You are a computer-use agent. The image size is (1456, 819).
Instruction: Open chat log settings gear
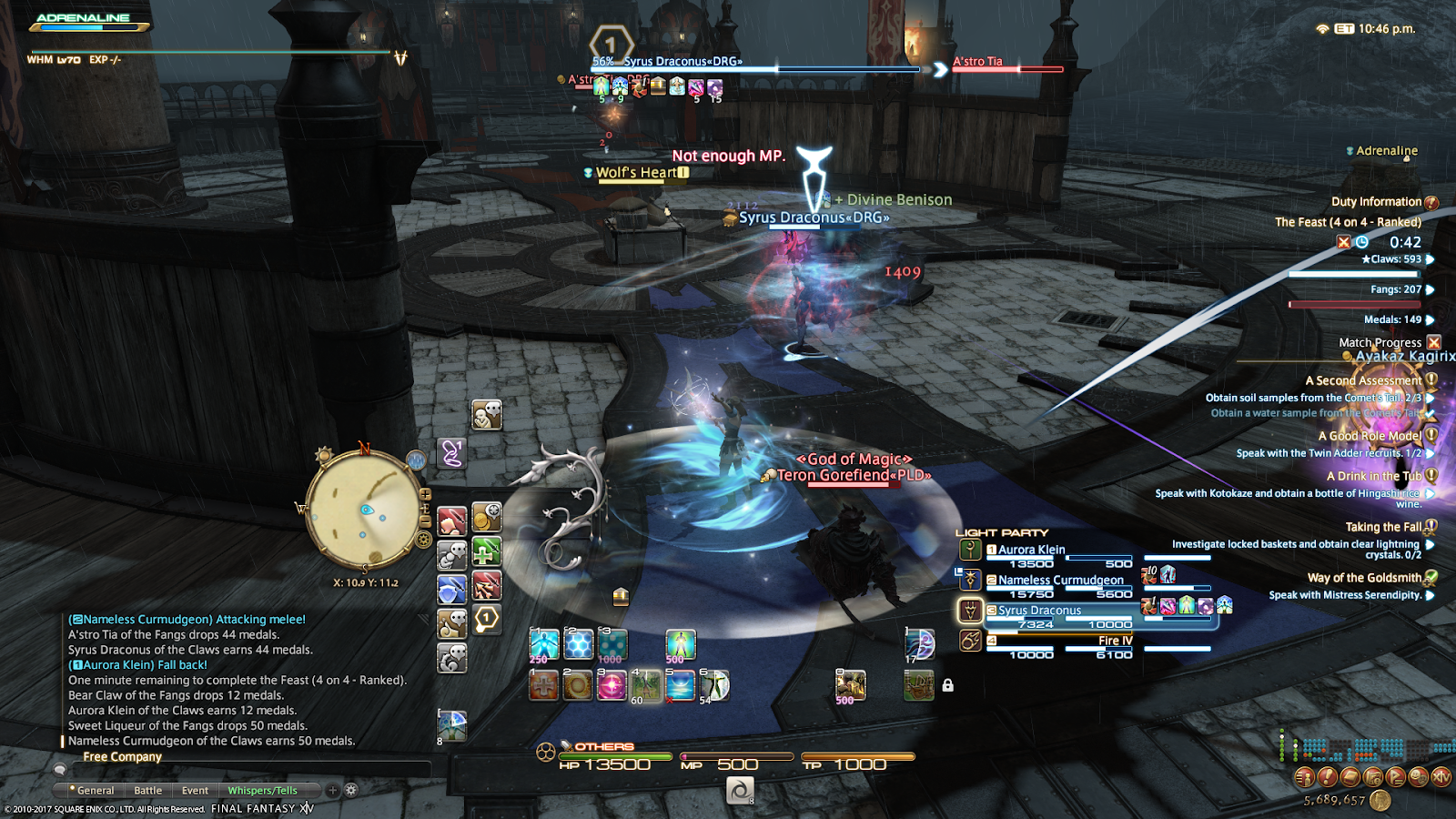pos(351,790)
